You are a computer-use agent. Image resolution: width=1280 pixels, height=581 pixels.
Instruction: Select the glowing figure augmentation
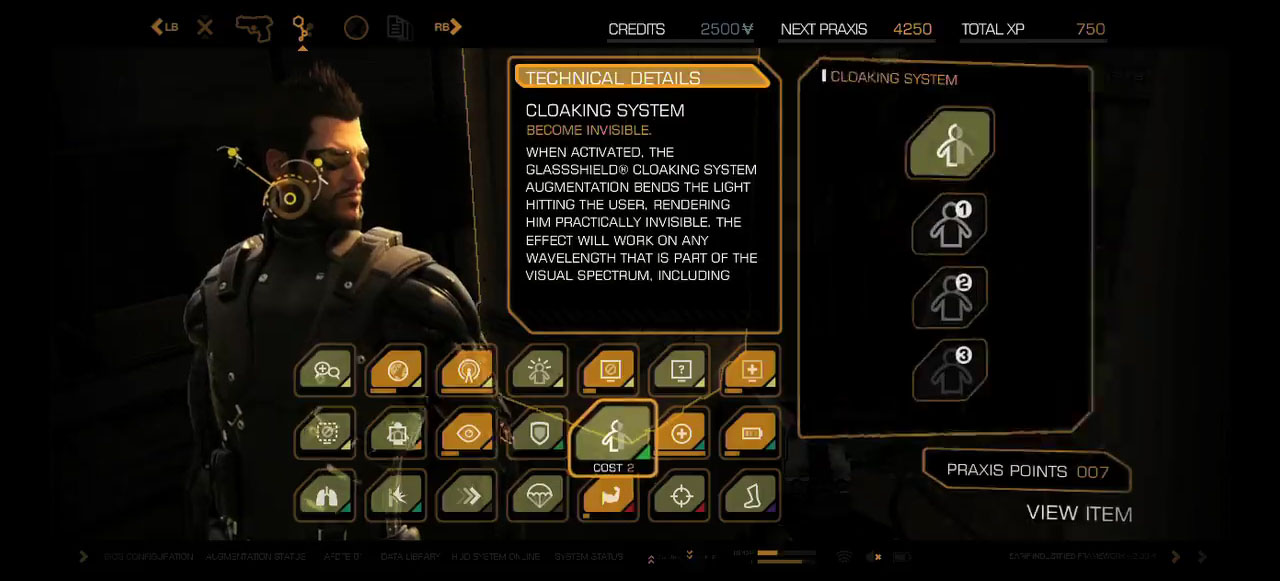538,371
